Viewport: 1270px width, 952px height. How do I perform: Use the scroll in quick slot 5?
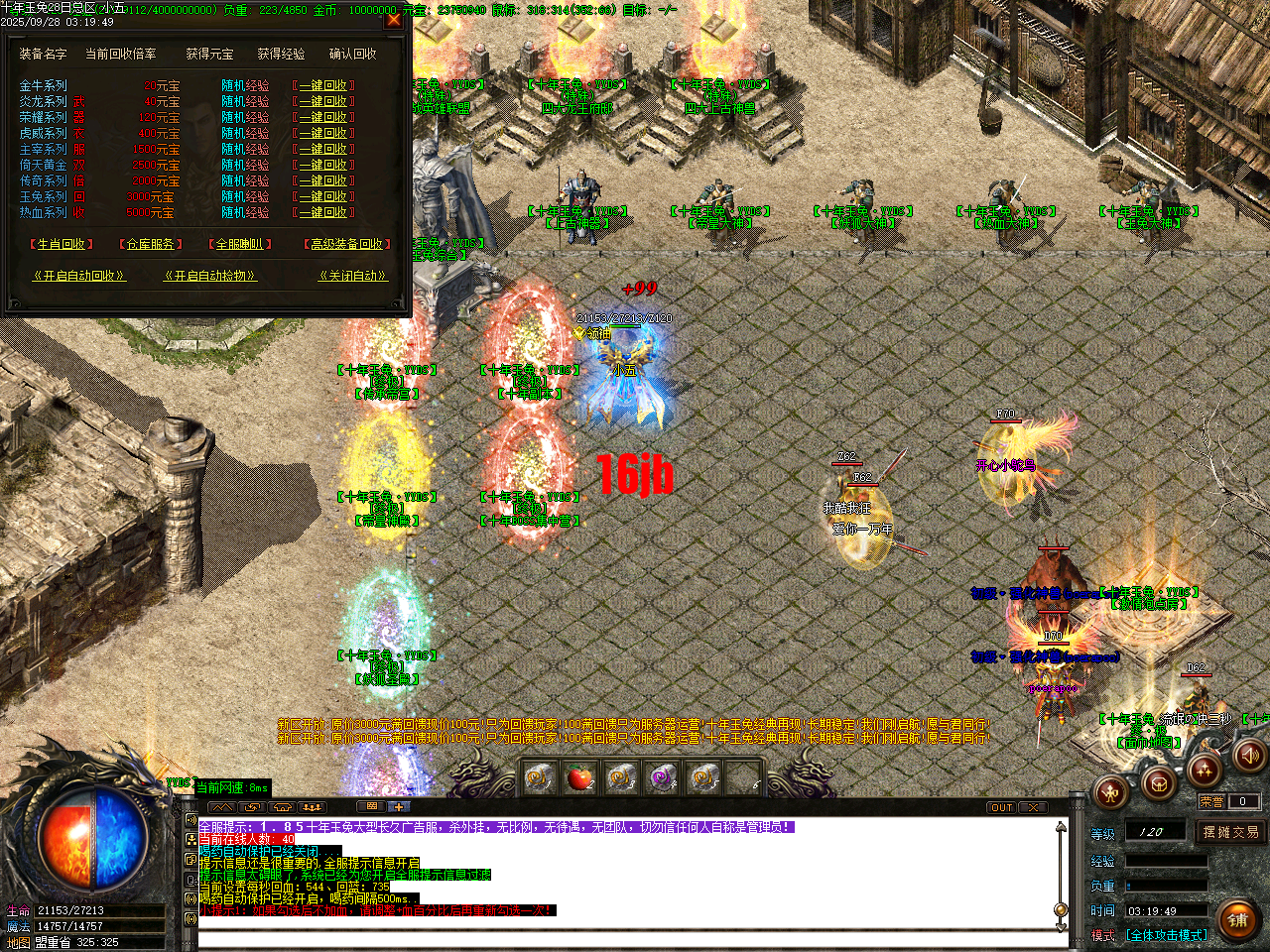point(701,780)
